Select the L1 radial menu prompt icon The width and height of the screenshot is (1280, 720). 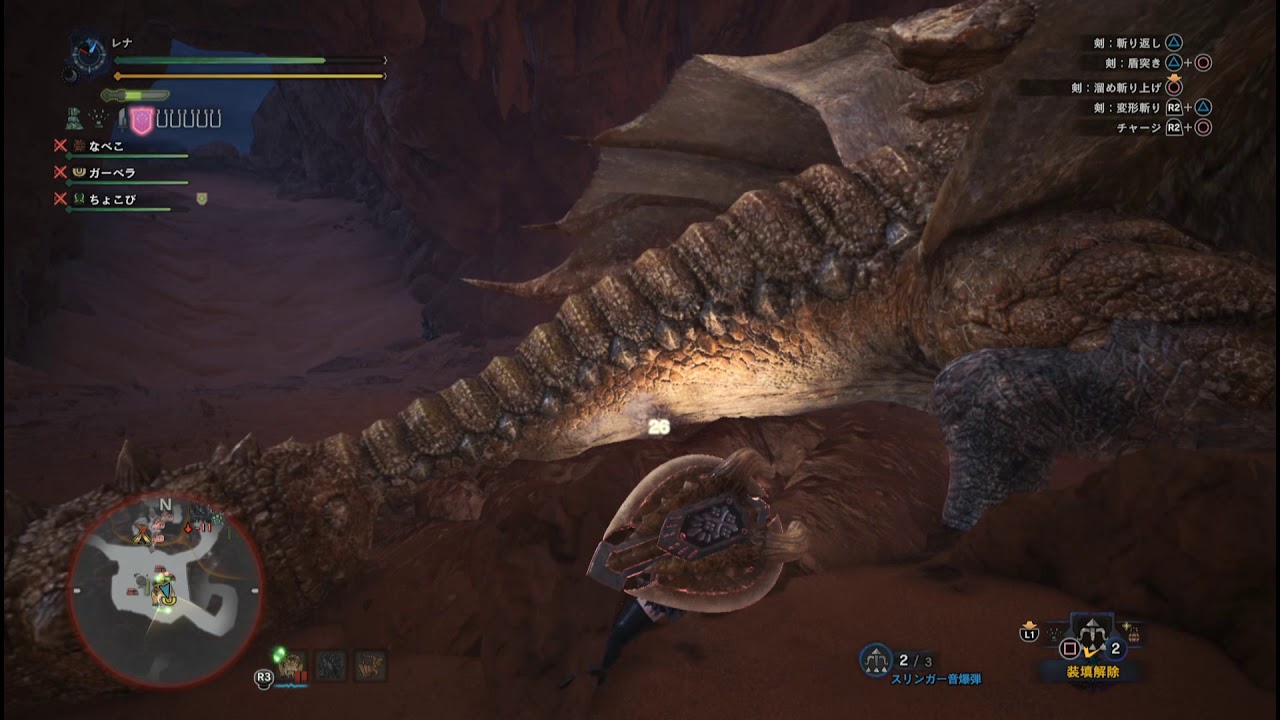tap(1029, 635)
